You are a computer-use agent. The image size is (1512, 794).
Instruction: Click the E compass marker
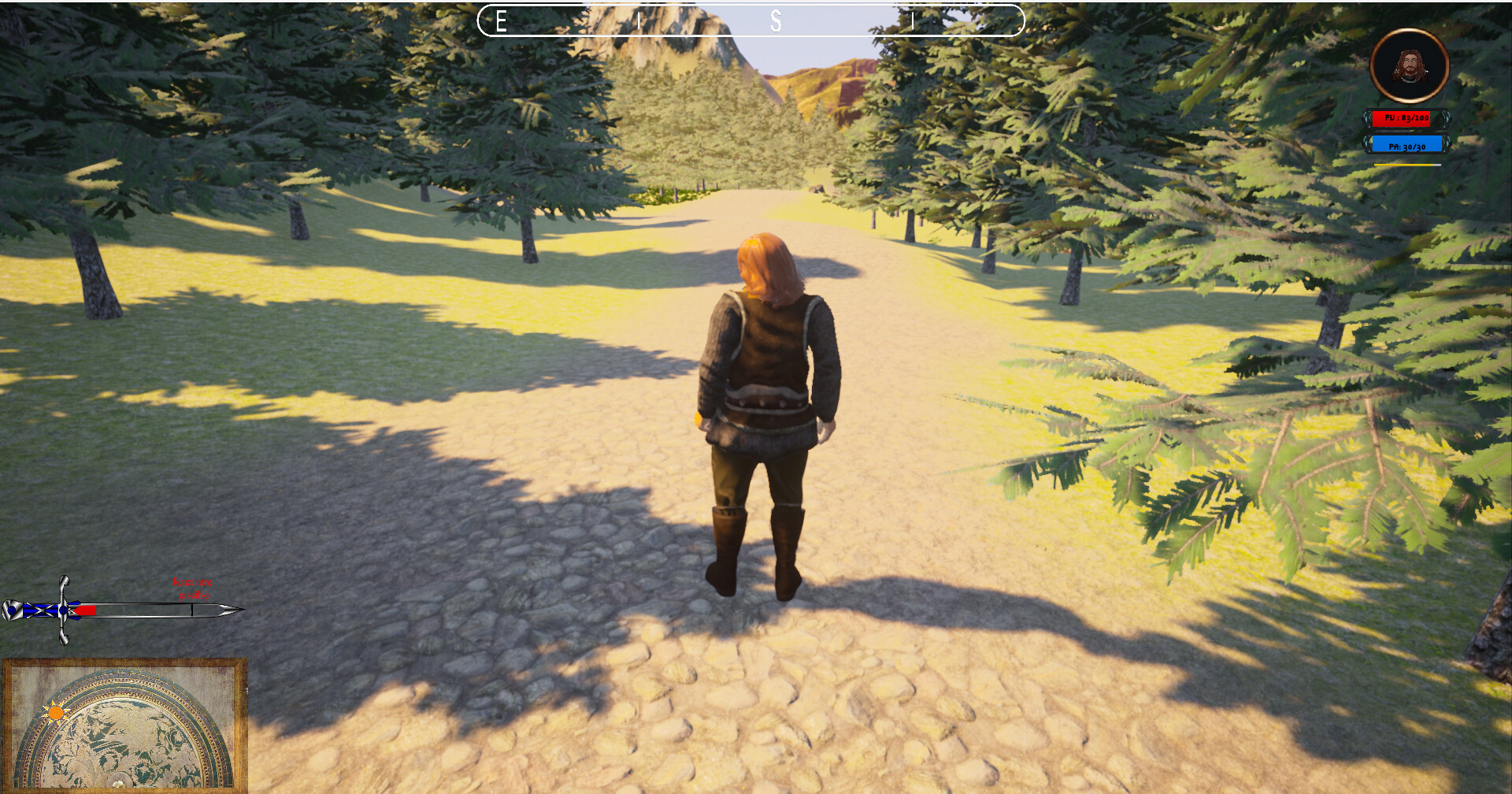[500, 21]
